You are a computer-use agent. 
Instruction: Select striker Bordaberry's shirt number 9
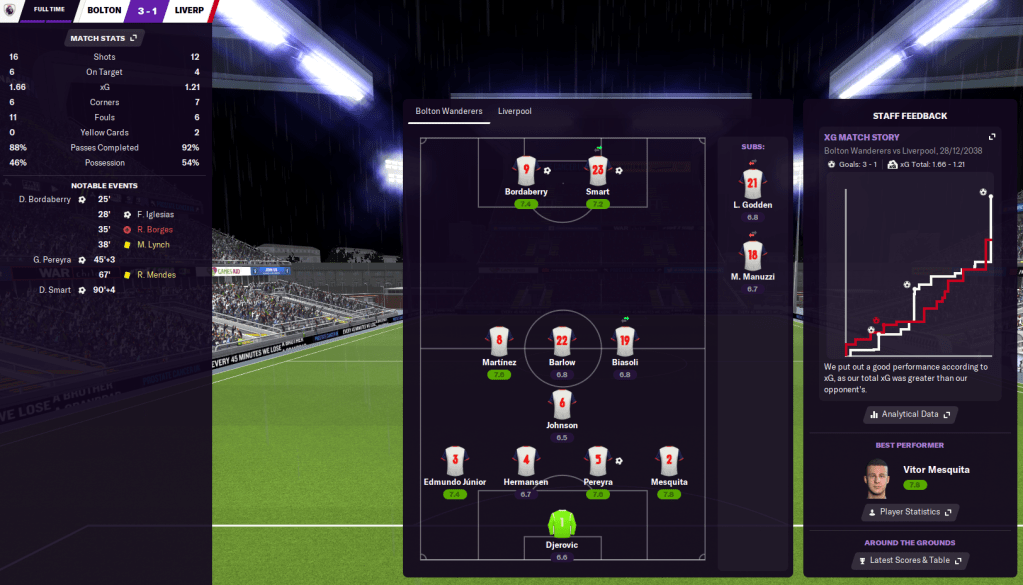527,170
